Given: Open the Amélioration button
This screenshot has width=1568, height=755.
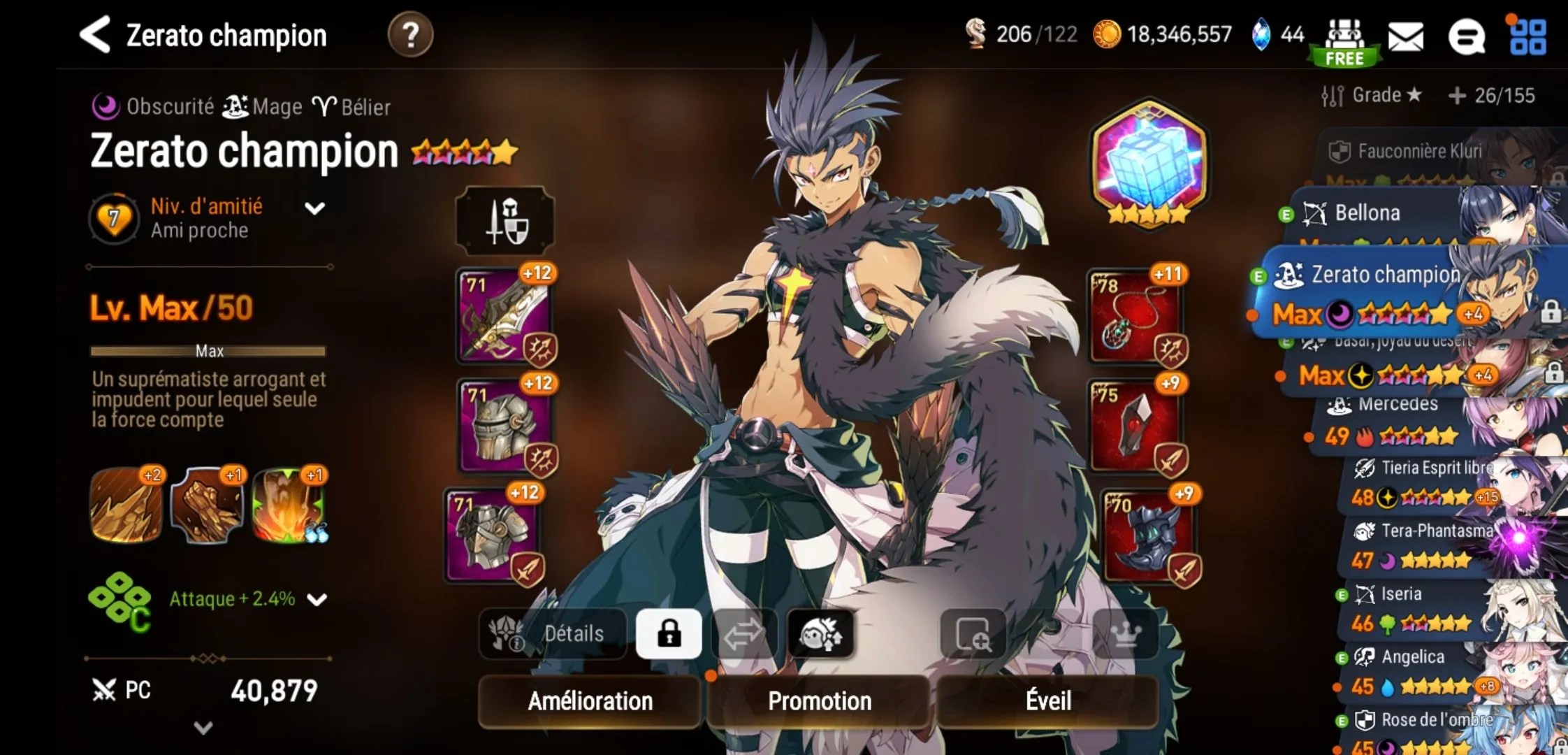Looking at the screenshot, I should click(x=590, y=700).
